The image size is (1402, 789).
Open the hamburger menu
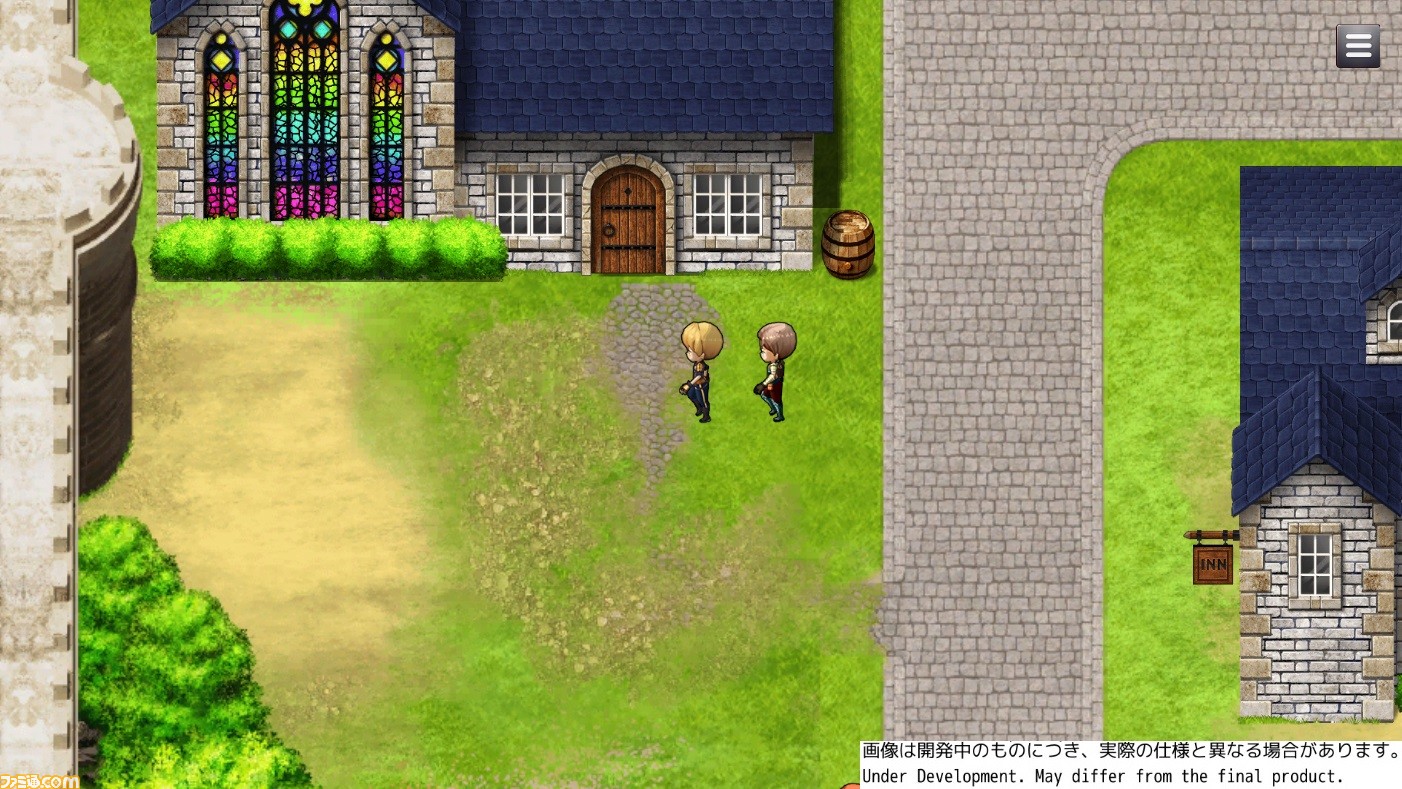(1358, 46)
